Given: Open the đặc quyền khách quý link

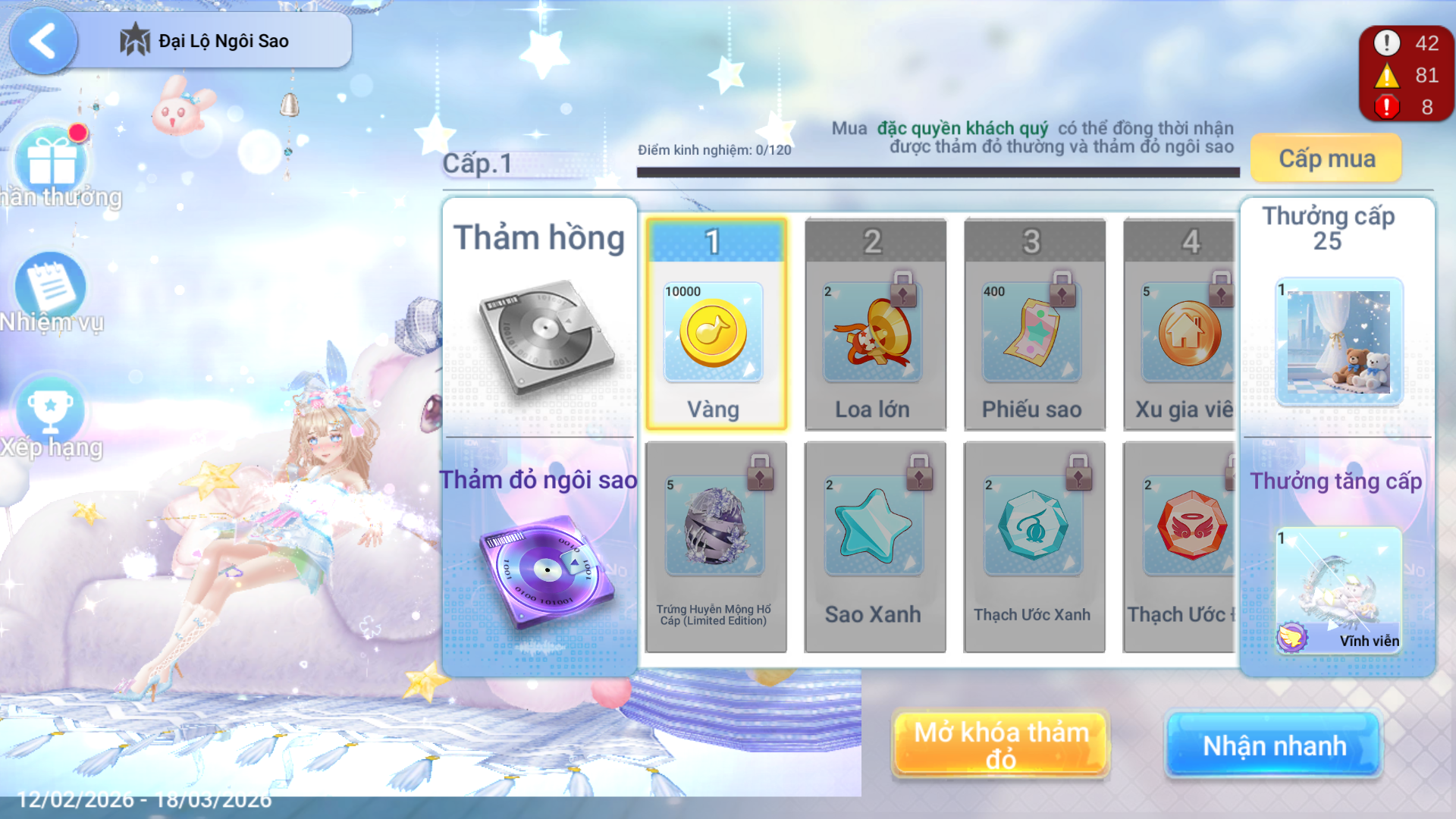Looking at the screenshot, I should tap(962, 128).
